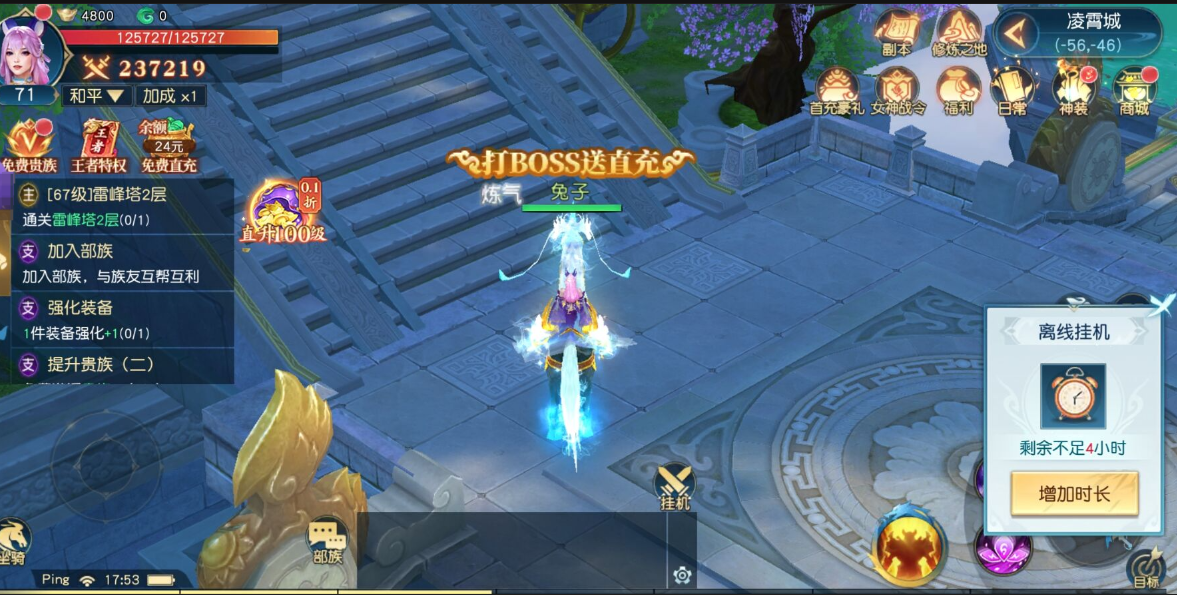Open the 神装 divine gear menu
The height and width of the screenshot is (595, 1177).
point(1073,90)
